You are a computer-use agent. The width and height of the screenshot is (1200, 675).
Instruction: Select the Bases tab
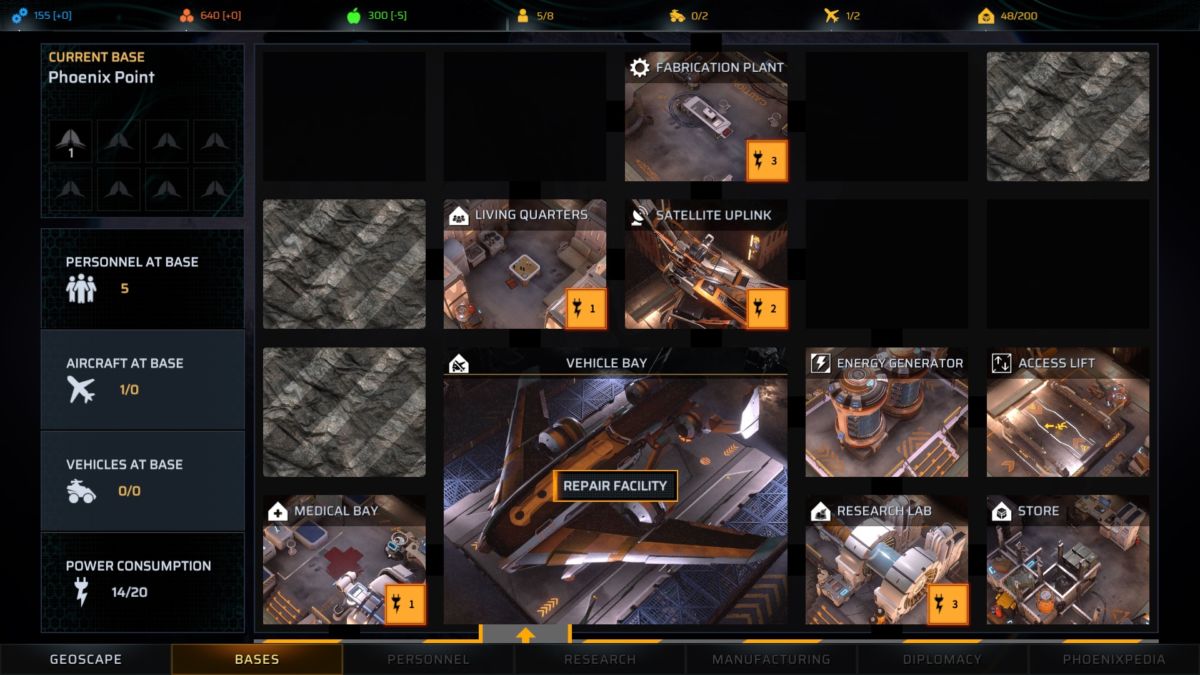click(257, 659)
